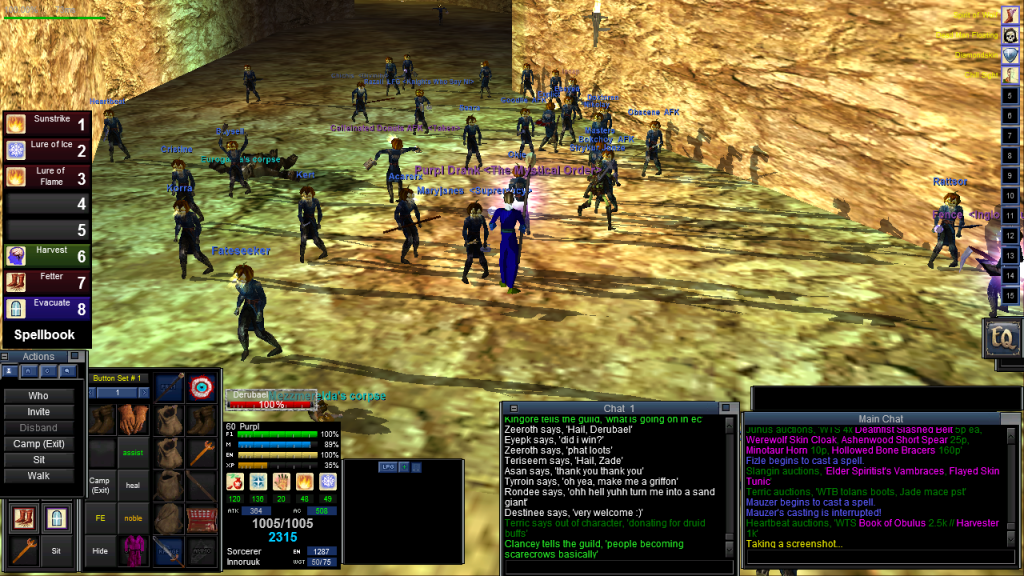Invite target with the Invite button
Viewport: 1024px width, 576px height.
(38, 412)
